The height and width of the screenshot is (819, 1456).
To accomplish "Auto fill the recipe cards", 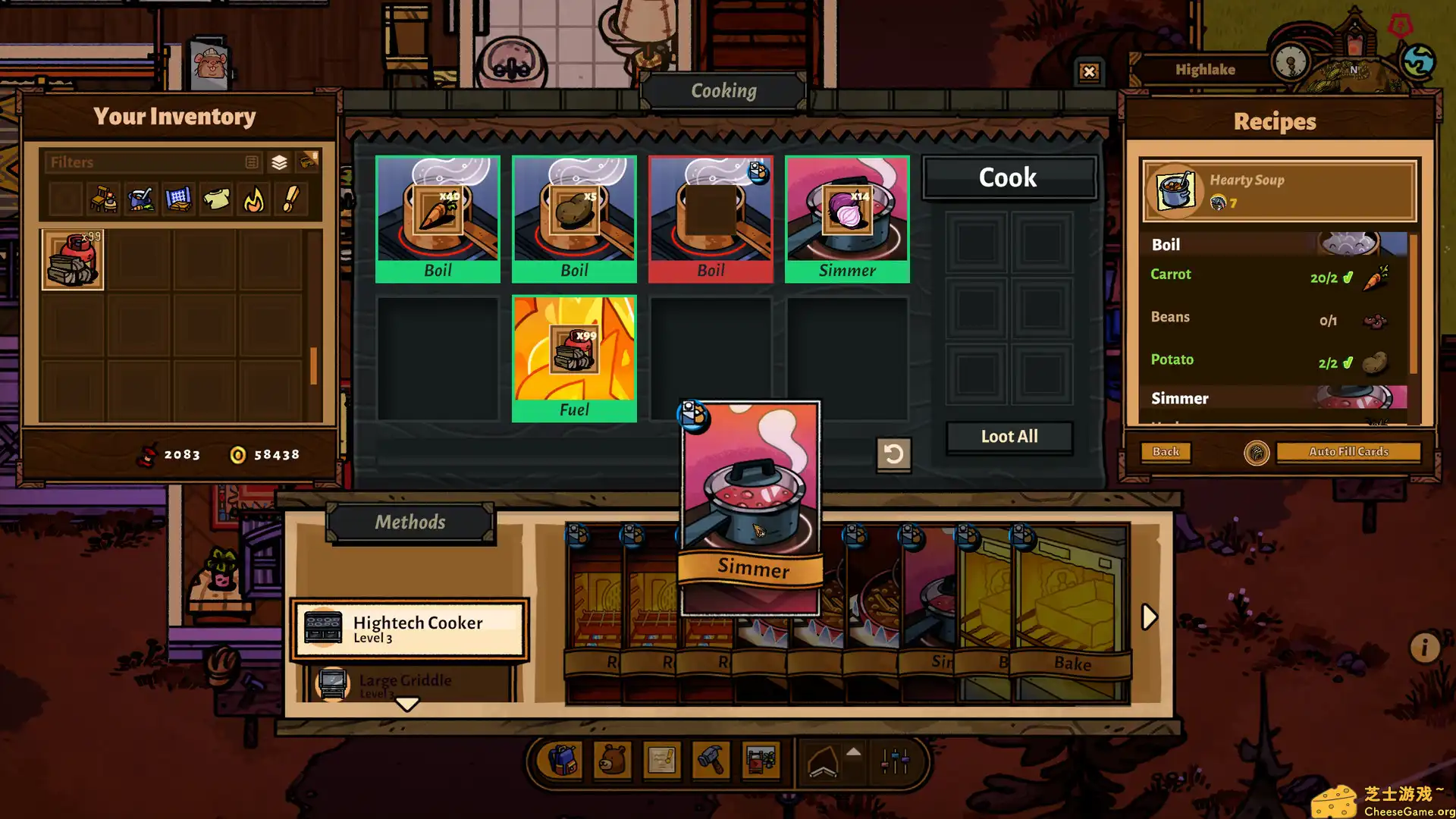I will coord(1348,452).
